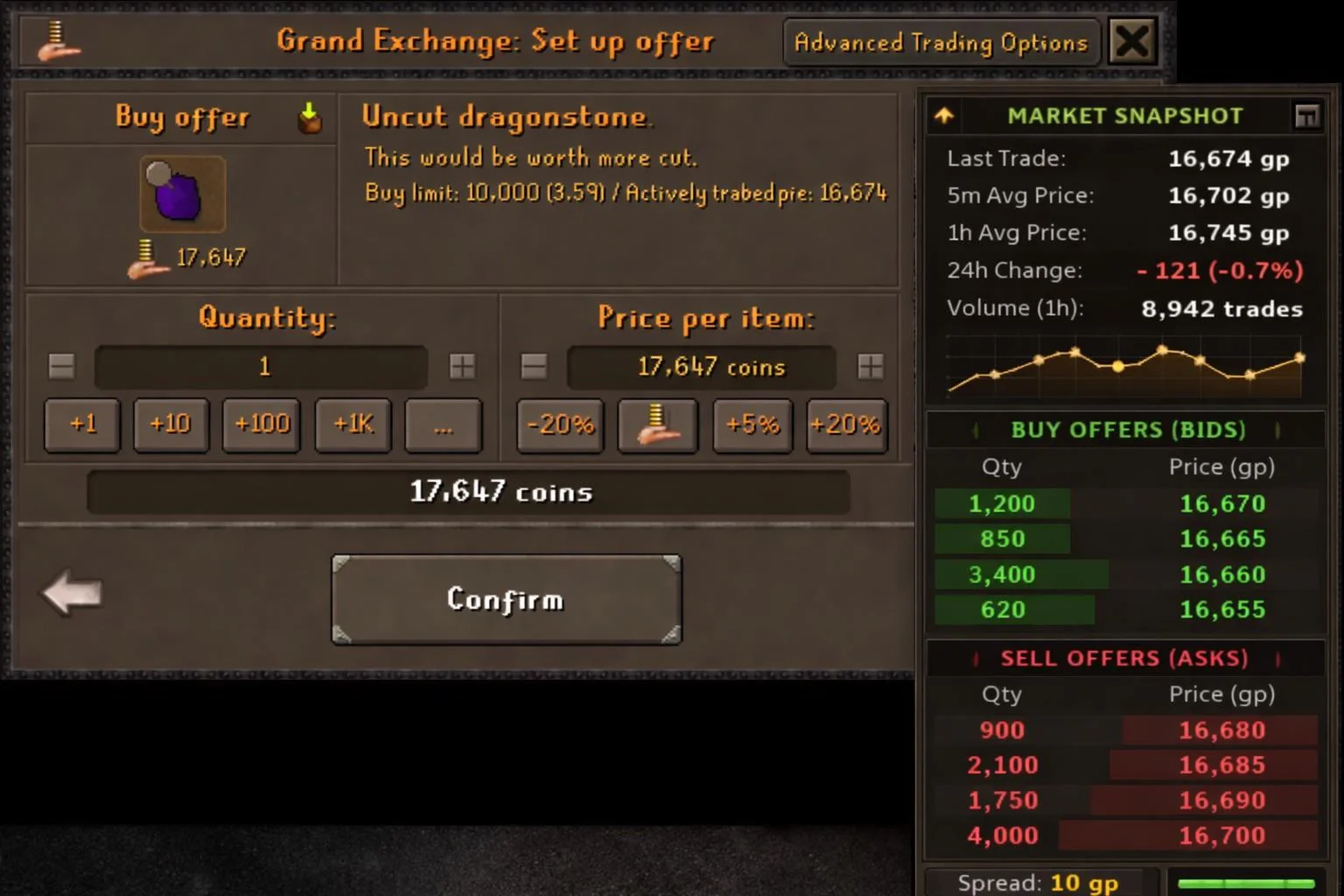Click the custom quantity ... button
1344x896 pixels.
pyautogui.click(x=443, y=426)
